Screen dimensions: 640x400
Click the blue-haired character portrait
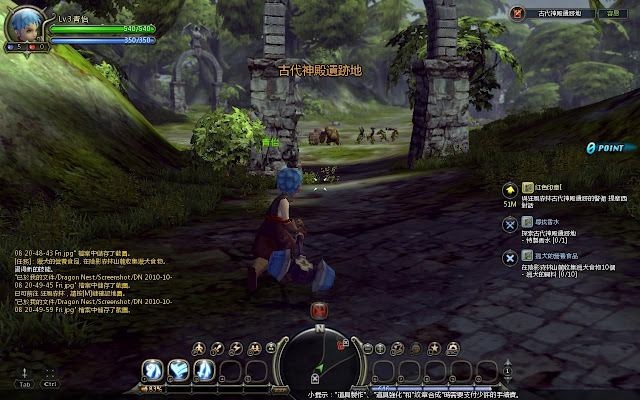pyautogui.click(x=24, y=24)
